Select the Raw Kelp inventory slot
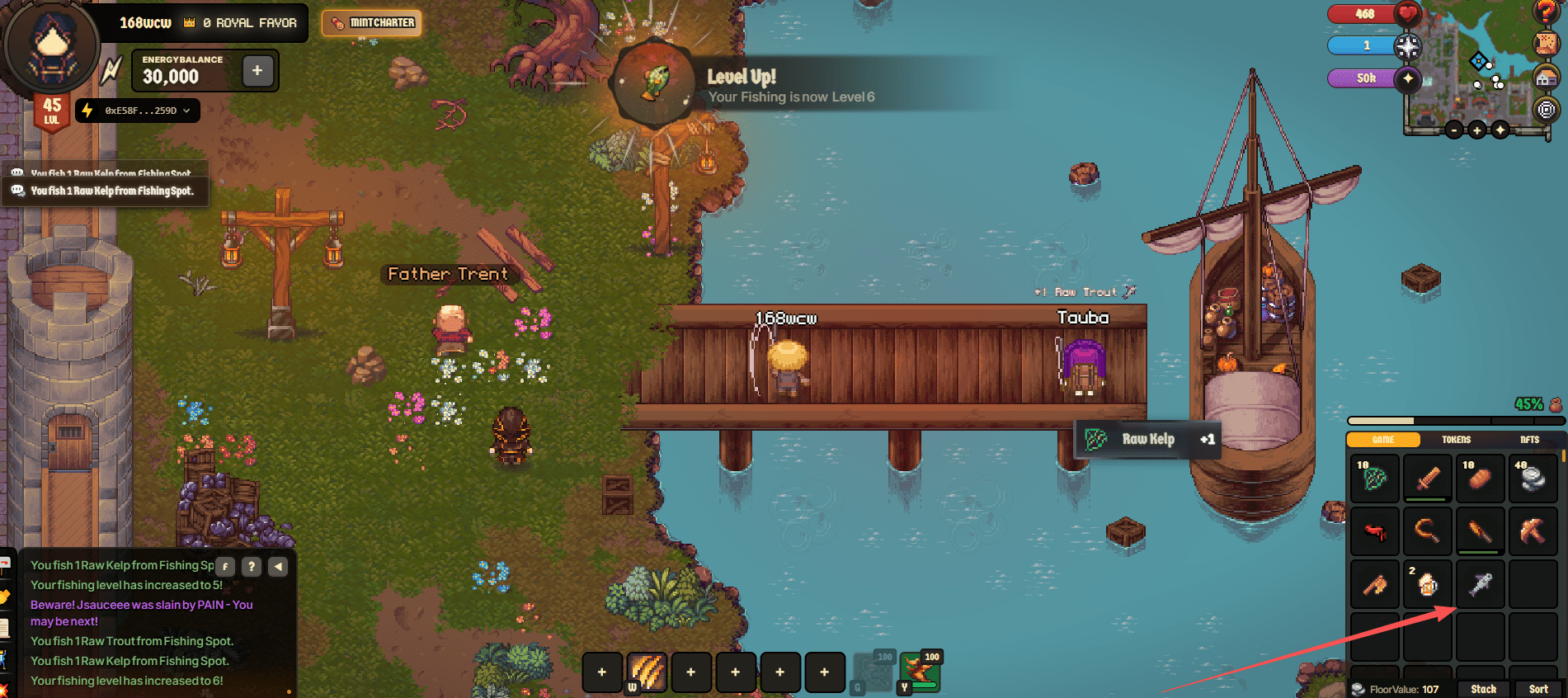Image resolution: width=1568 pixels, height=698 pixels. pos(1374,479)
